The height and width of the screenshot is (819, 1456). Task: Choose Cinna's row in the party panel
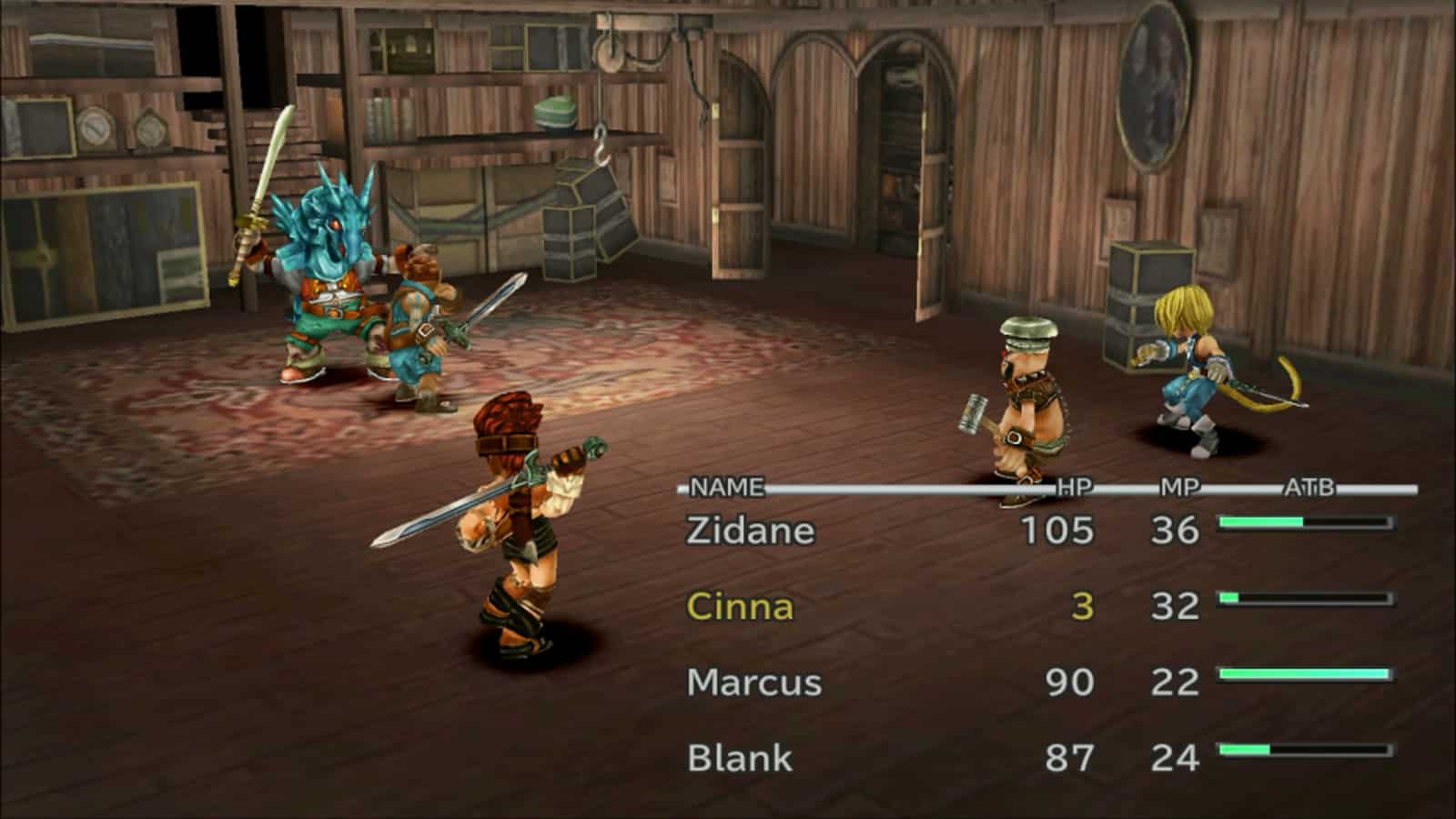click(739, 606)
